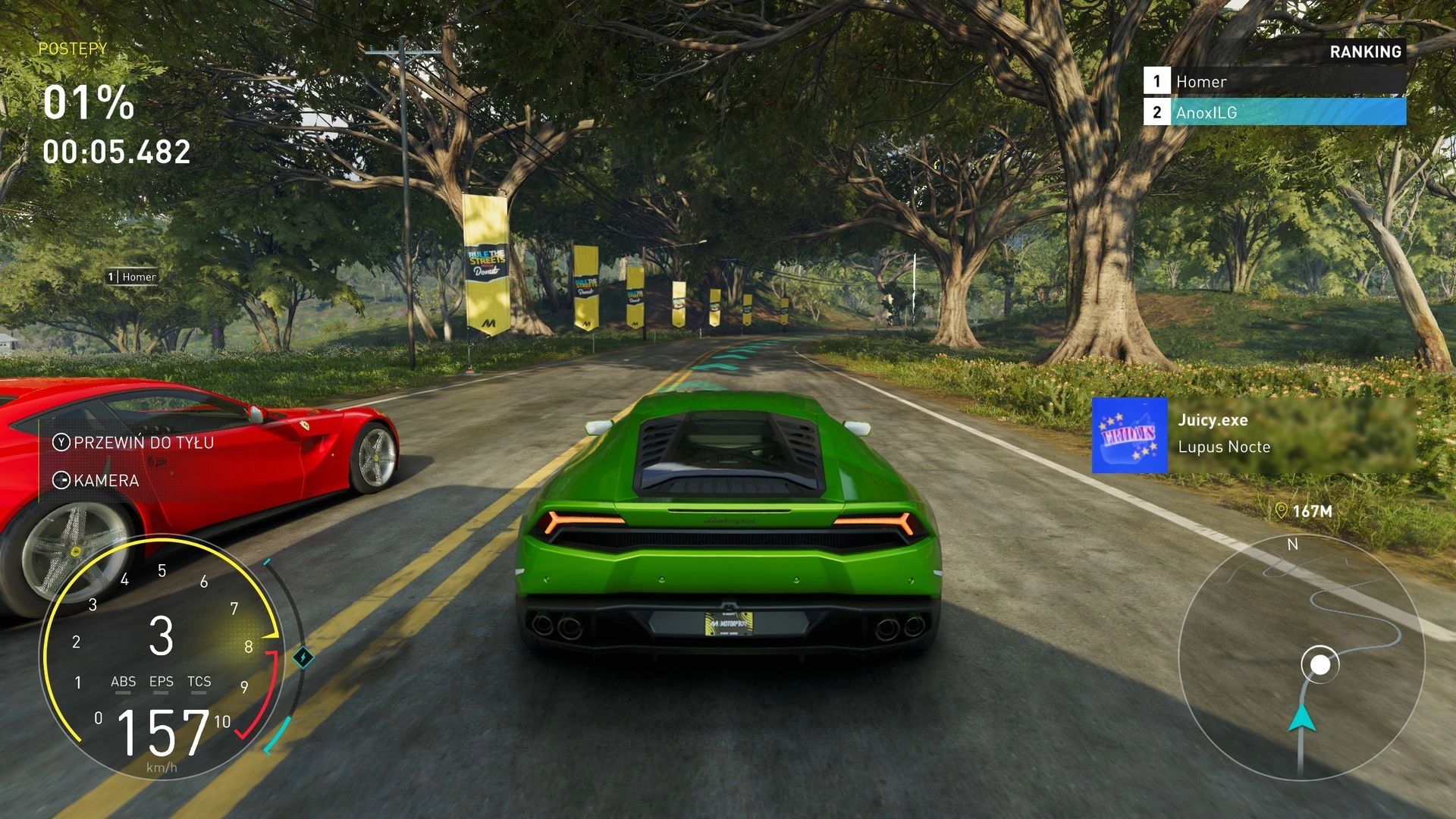Open the circular minimap
This screenshot has height=819, width=1456.
1301,657
